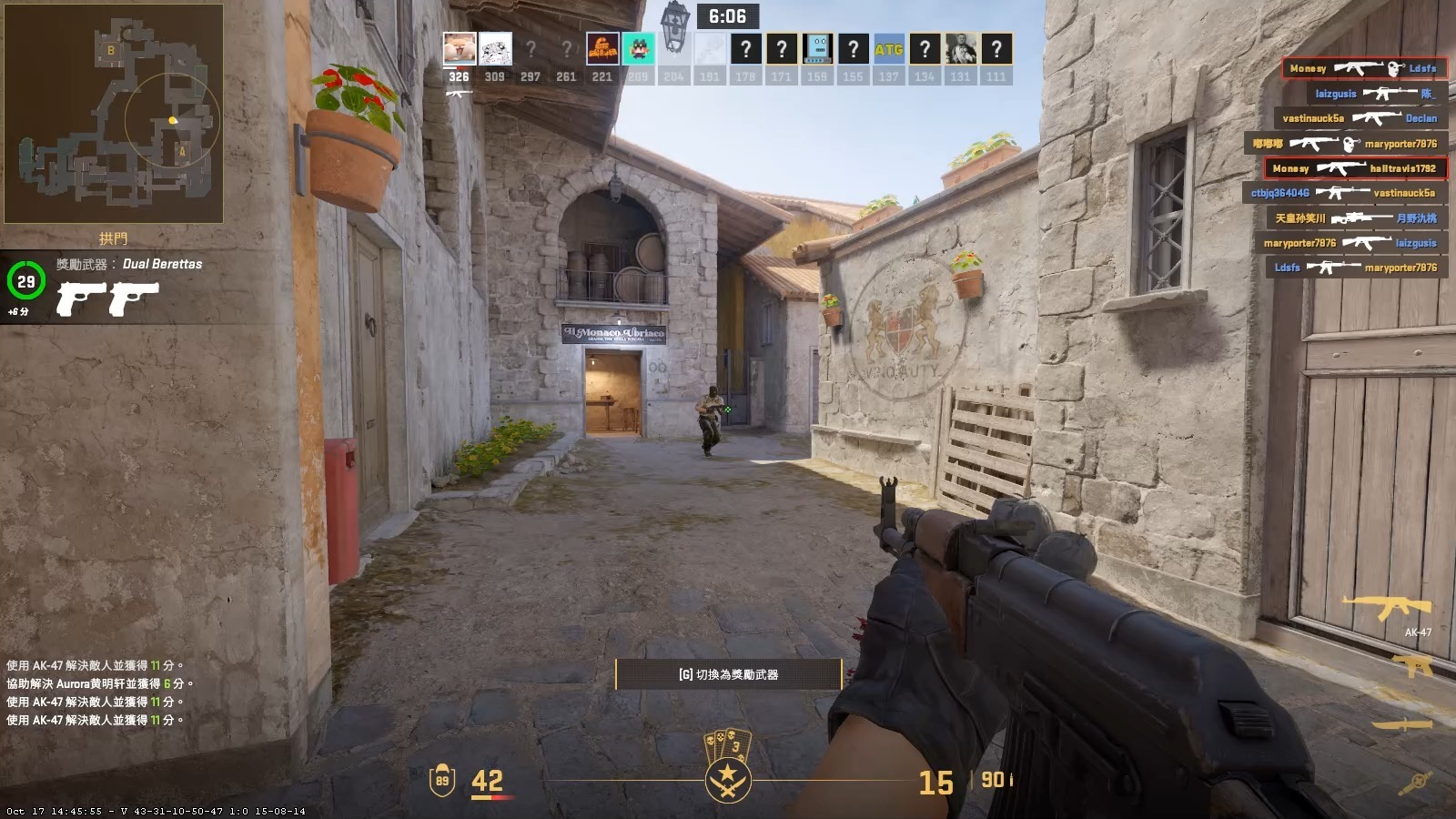Click the radar minimap
1456x819 pixels.
pyautogui.click(x=114, y=114)
